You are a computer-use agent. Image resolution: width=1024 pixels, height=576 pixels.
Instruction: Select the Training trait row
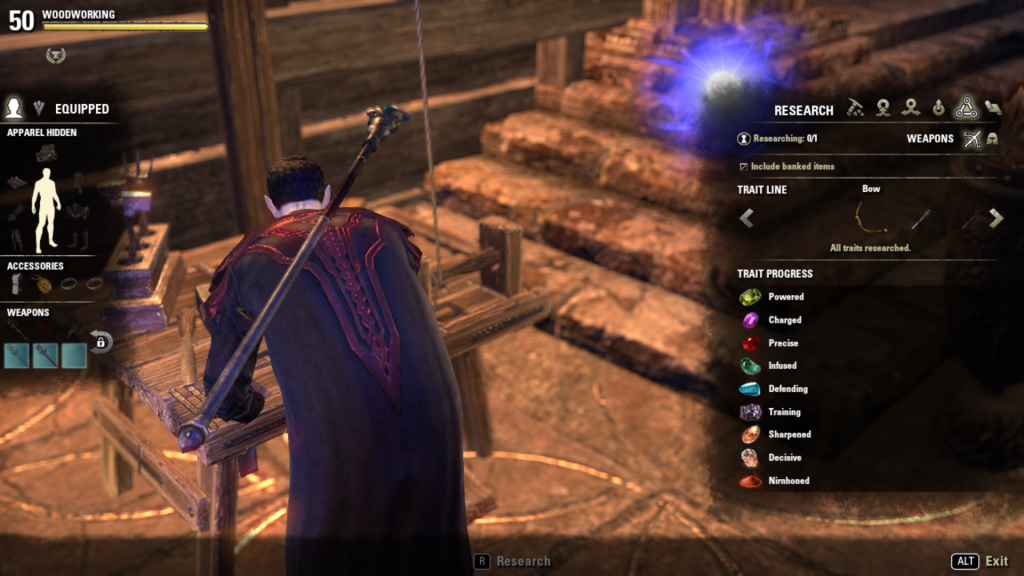pos(784,412)
